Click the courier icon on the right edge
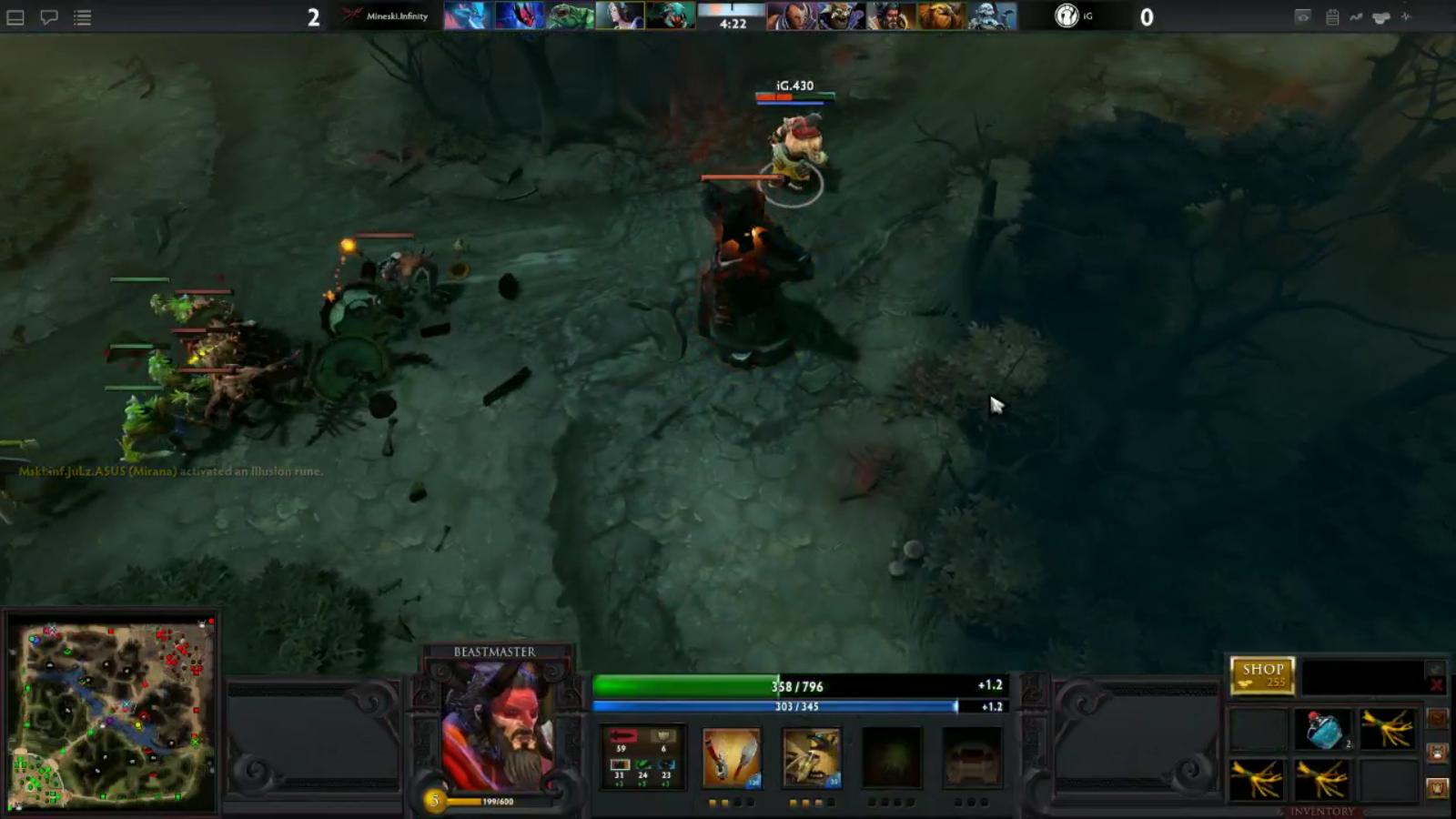The height and width of the screenshot is (819, 1456). (x=1381, y=16)
